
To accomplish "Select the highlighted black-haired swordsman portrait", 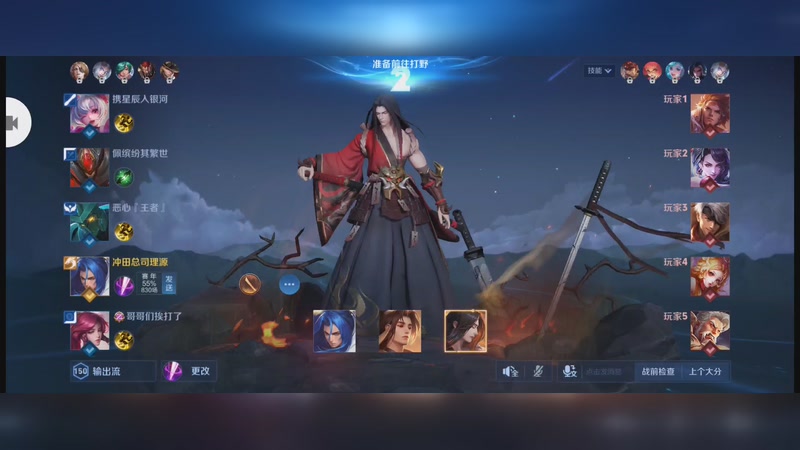I will pos(465,331).
